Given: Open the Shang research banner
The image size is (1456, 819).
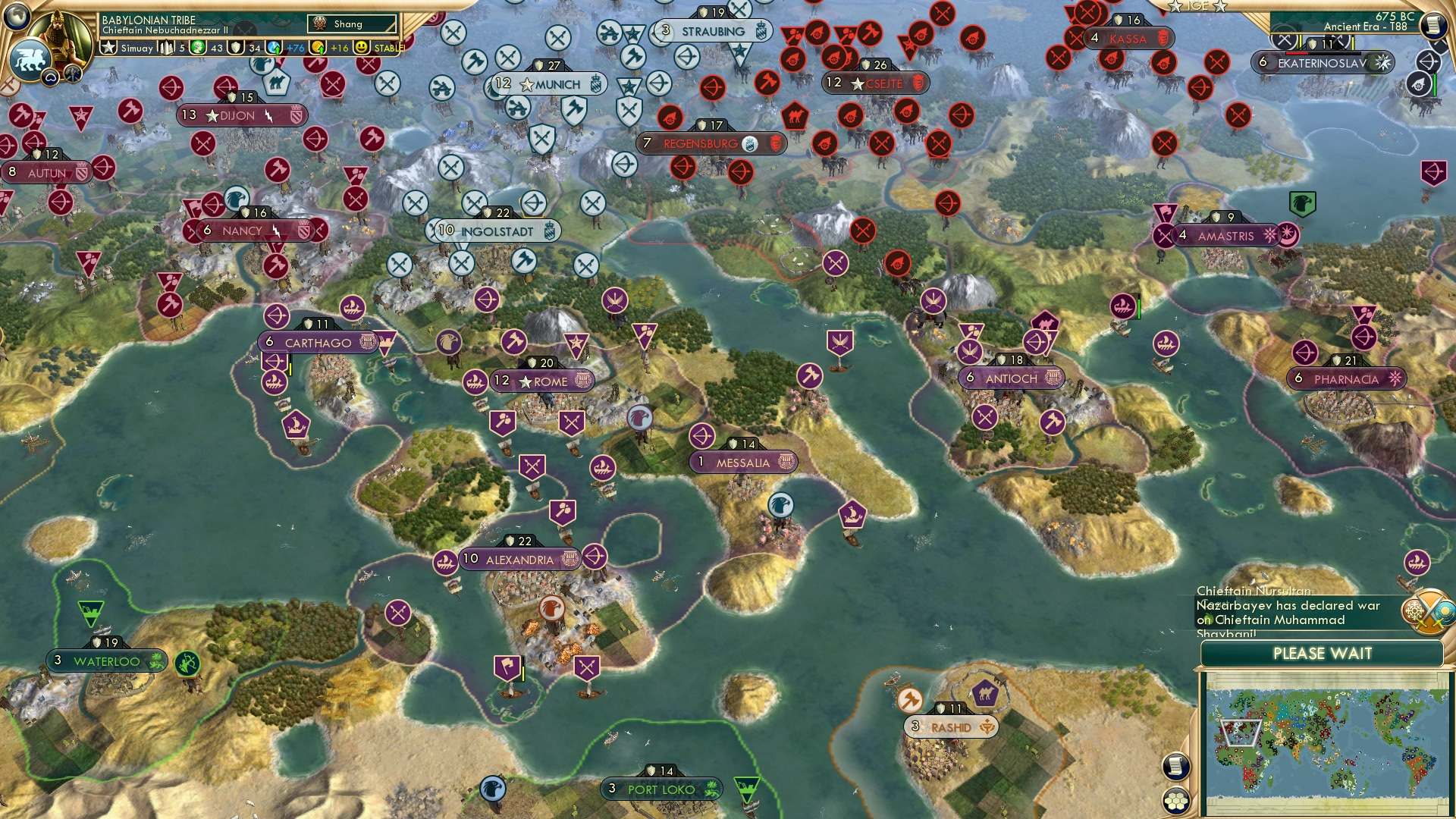Looking at the screenshot, I should [x=350, y=24].
